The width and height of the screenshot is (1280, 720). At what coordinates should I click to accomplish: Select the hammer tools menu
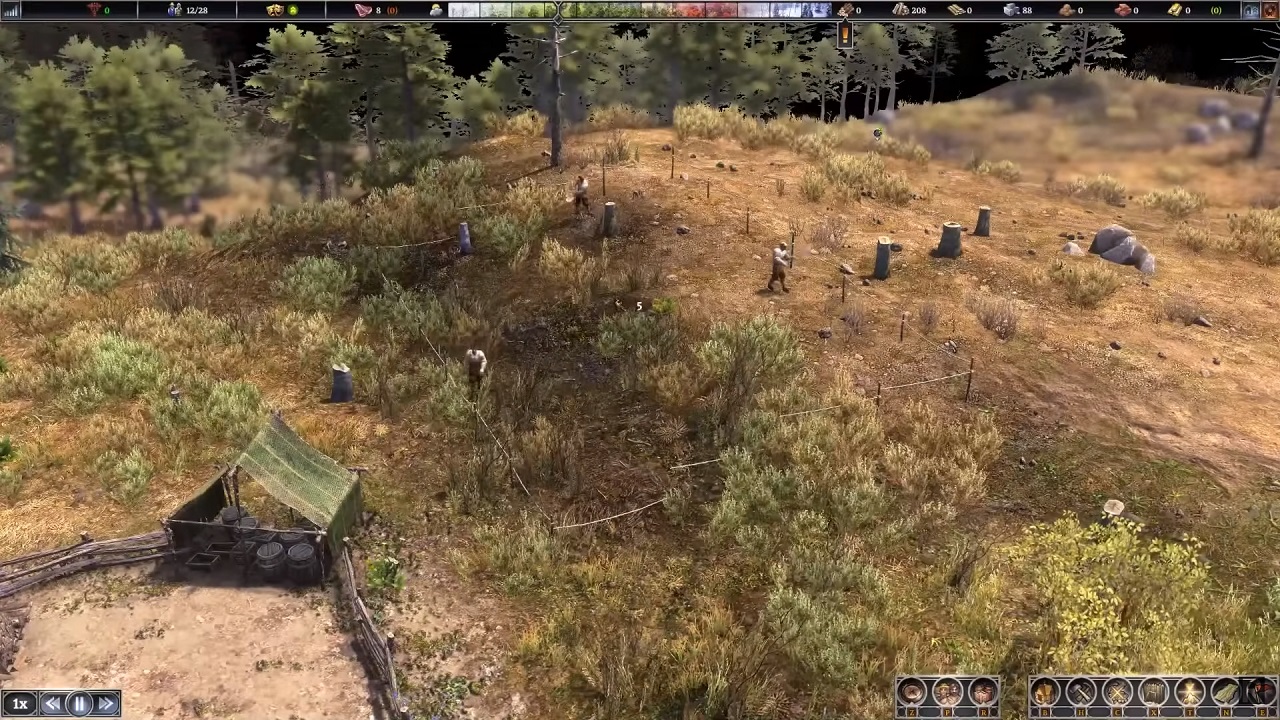click(1081, 692)
